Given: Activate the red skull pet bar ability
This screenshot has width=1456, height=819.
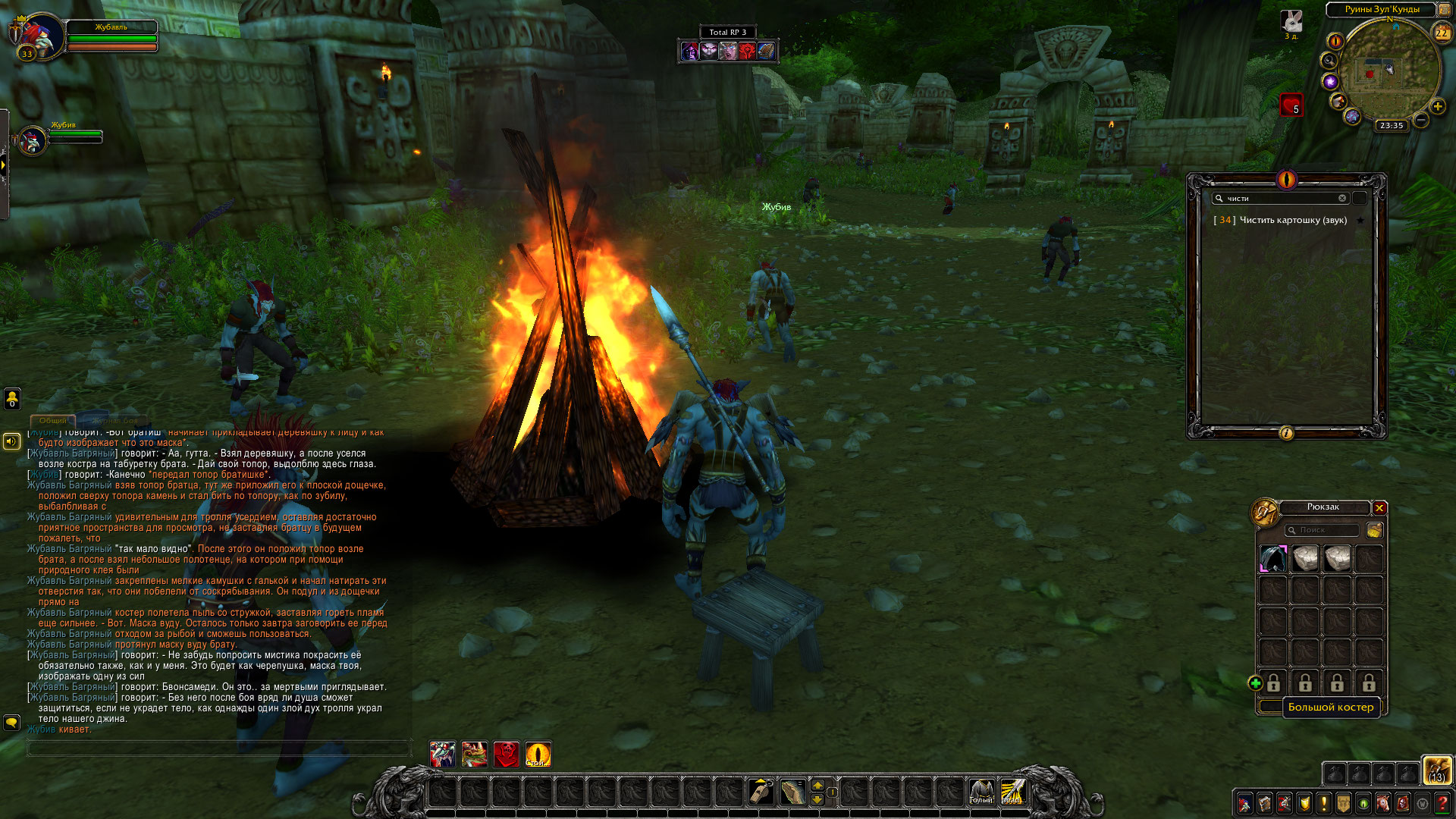Looking at the screenshot, I should click(x=506, y=754).
